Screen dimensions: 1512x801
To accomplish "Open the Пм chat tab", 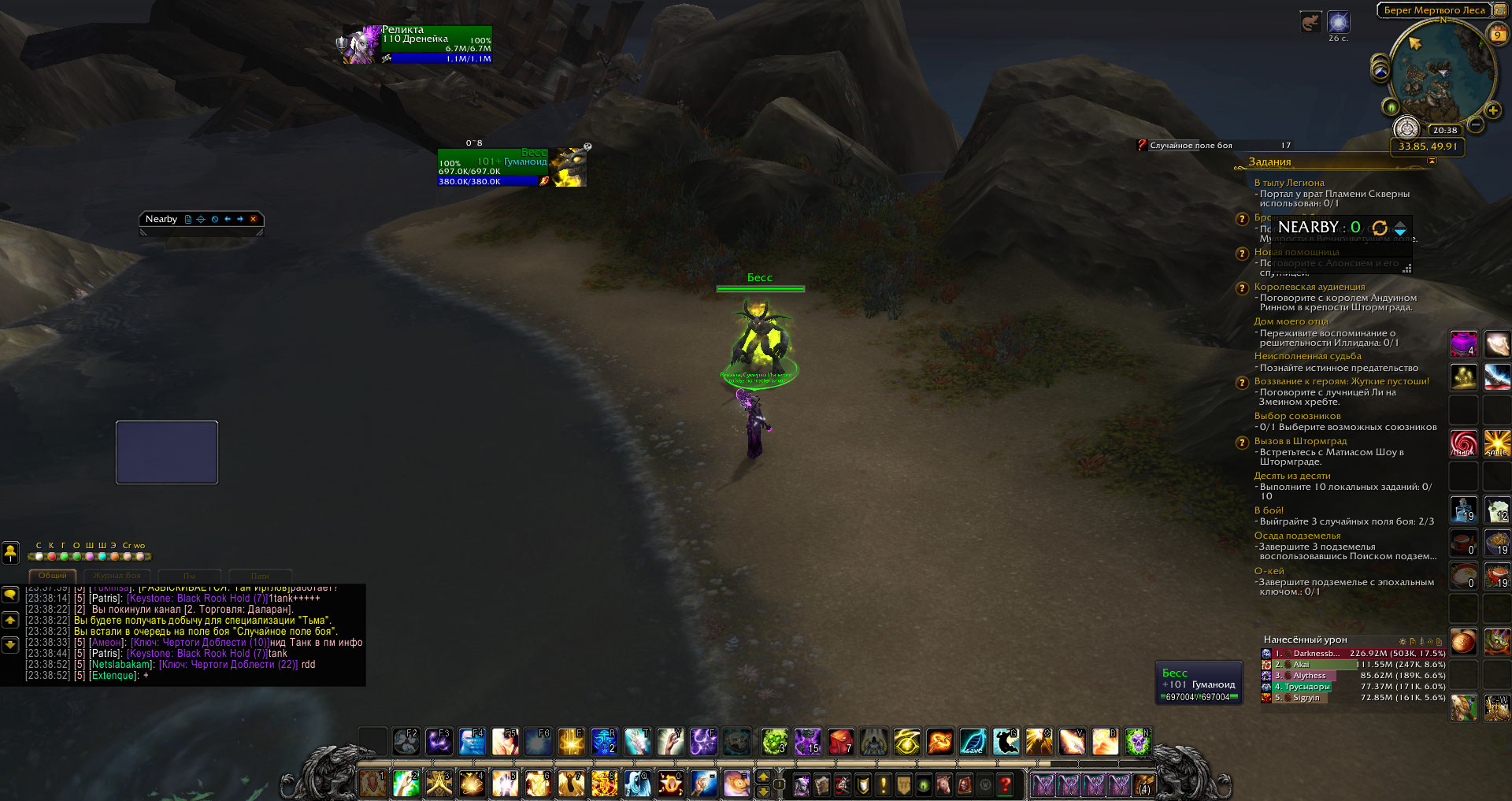I will pyautogui.click(x=189, y=576).
